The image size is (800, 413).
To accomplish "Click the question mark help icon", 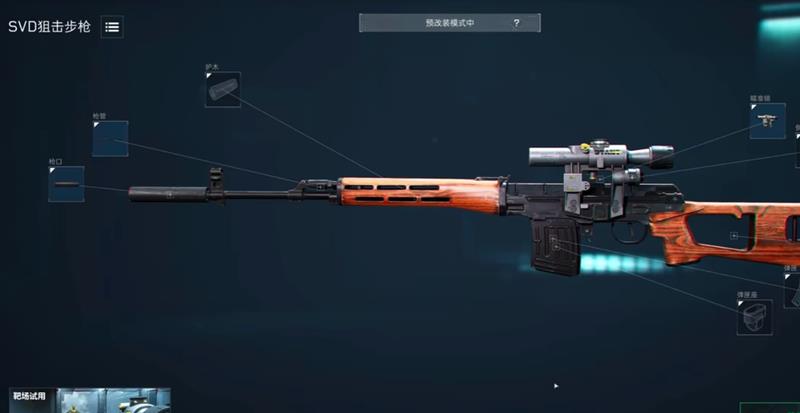I will [x=516, y=22].
